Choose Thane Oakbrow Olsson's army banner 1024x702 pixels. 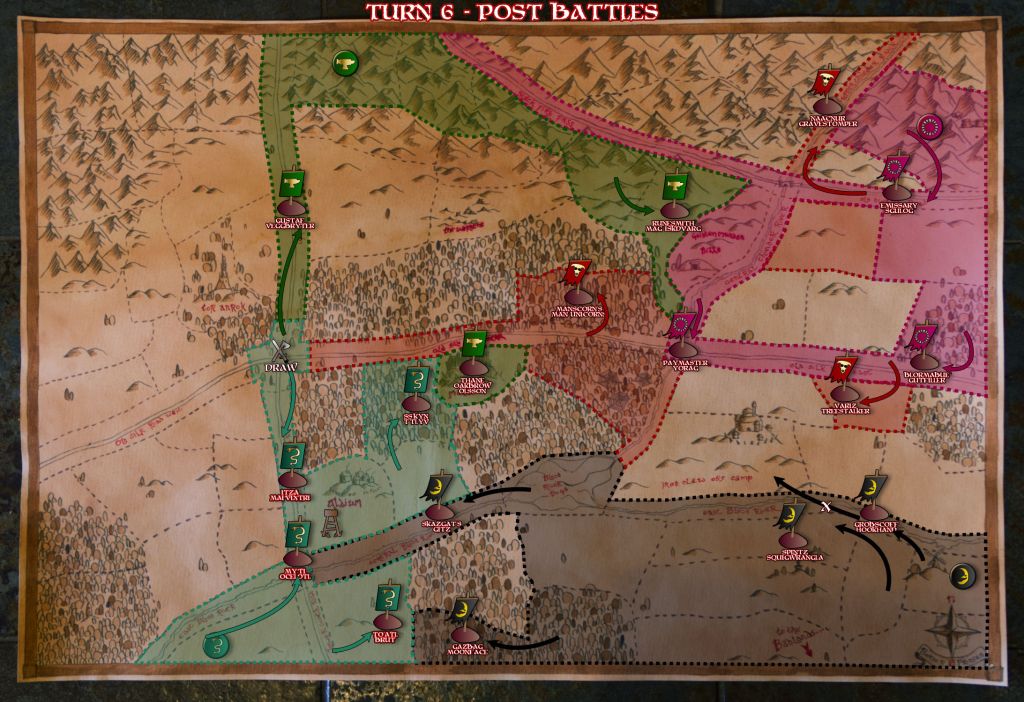point(473,346)
